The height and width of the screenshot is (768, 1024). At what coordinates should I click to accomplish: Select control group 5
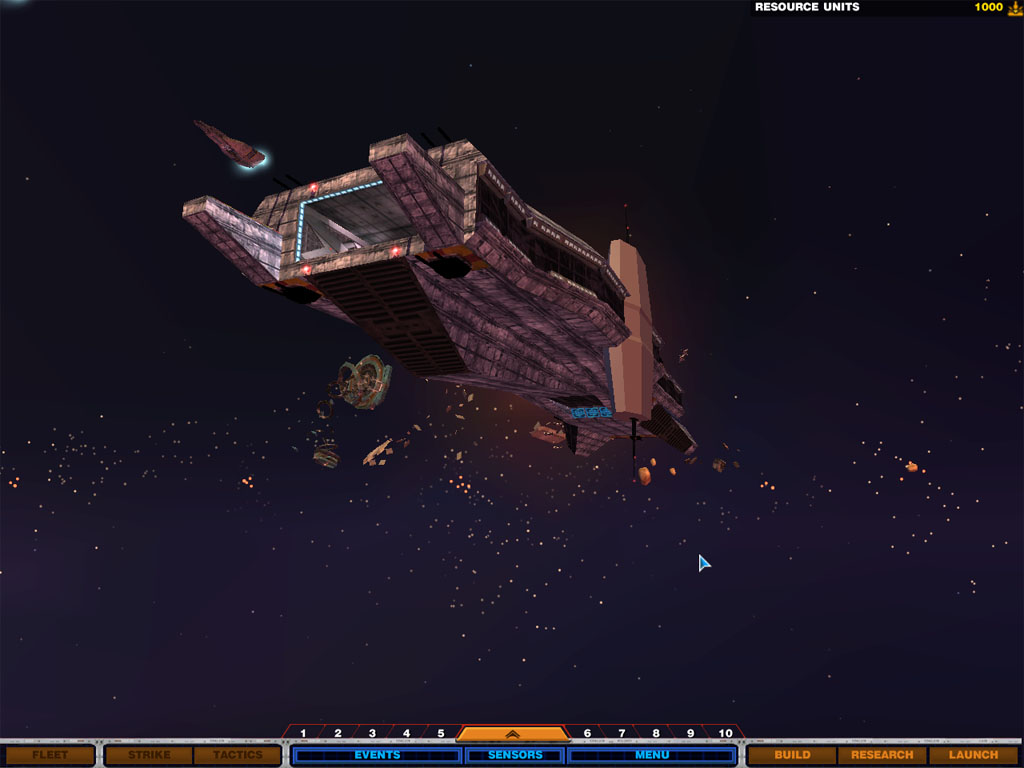[x=440, y=733]
